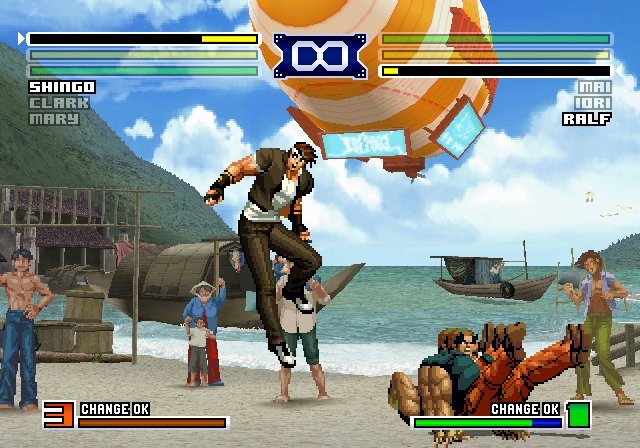Pick RALF in the right team roster

[x=587, y=118]
